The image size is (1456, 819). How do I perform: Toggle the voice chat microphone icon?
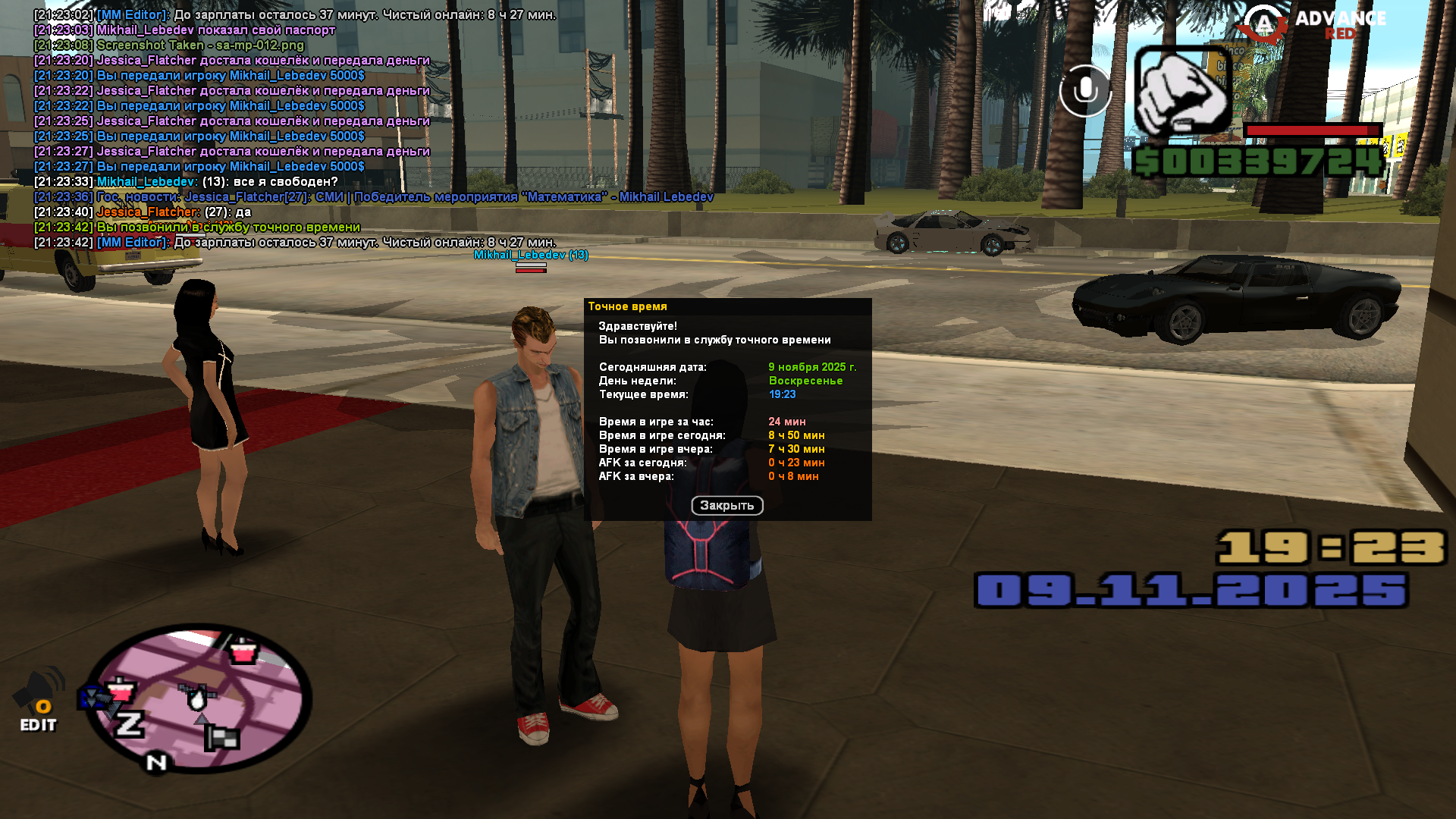tap(1085, 91)
